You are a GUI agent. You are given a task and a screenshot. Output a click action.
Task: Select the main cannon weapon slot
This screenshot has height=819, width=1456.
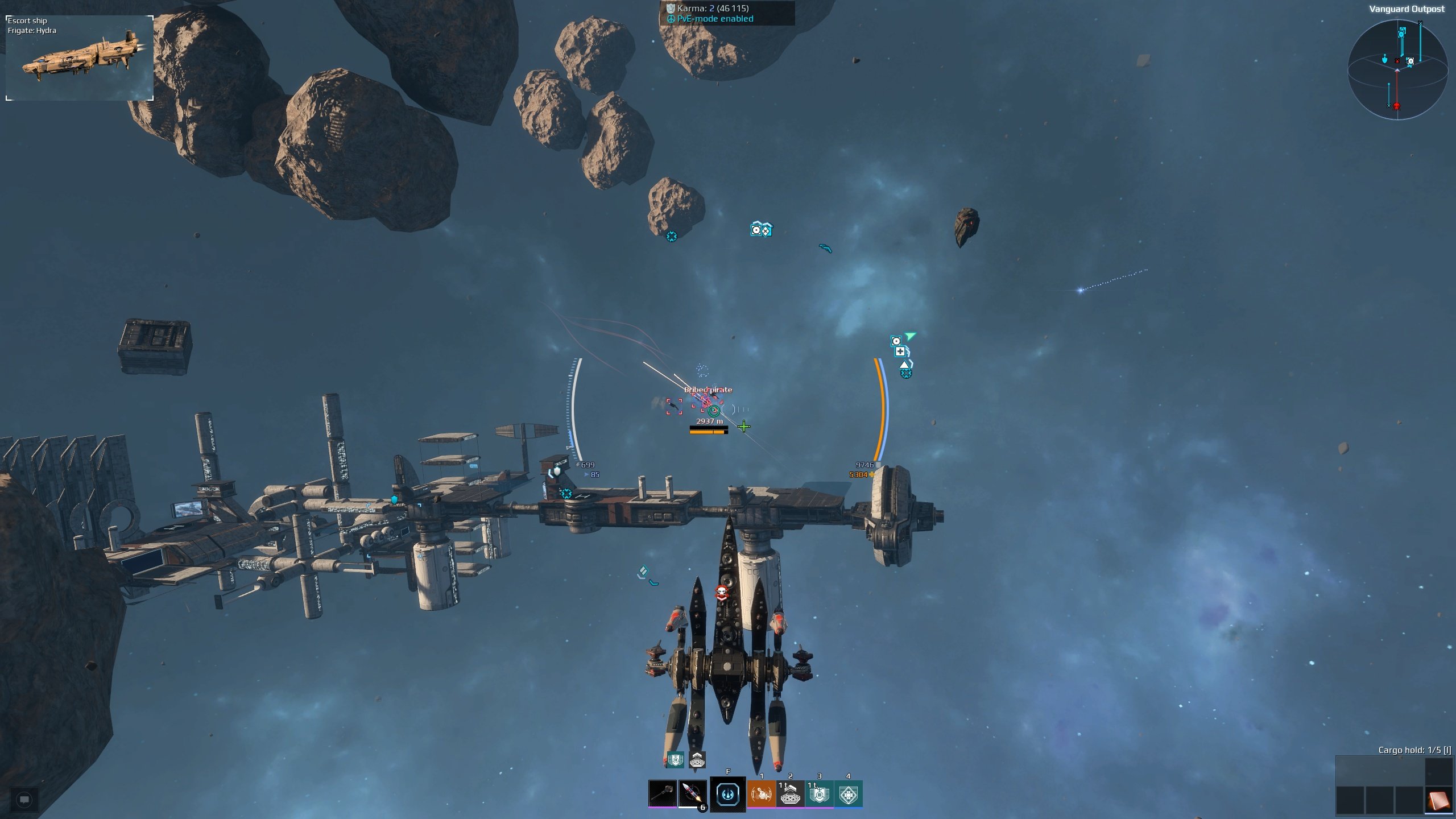click(662, 793)
